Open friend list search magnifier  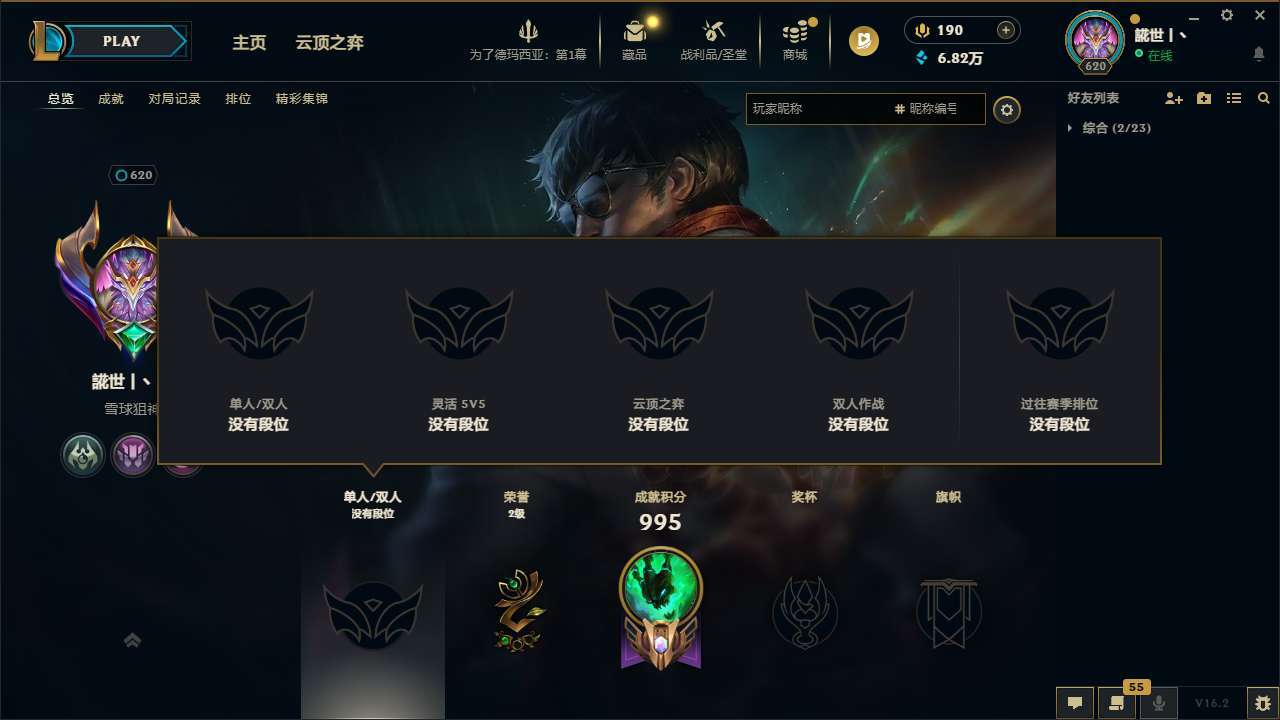click(1263, 98)
